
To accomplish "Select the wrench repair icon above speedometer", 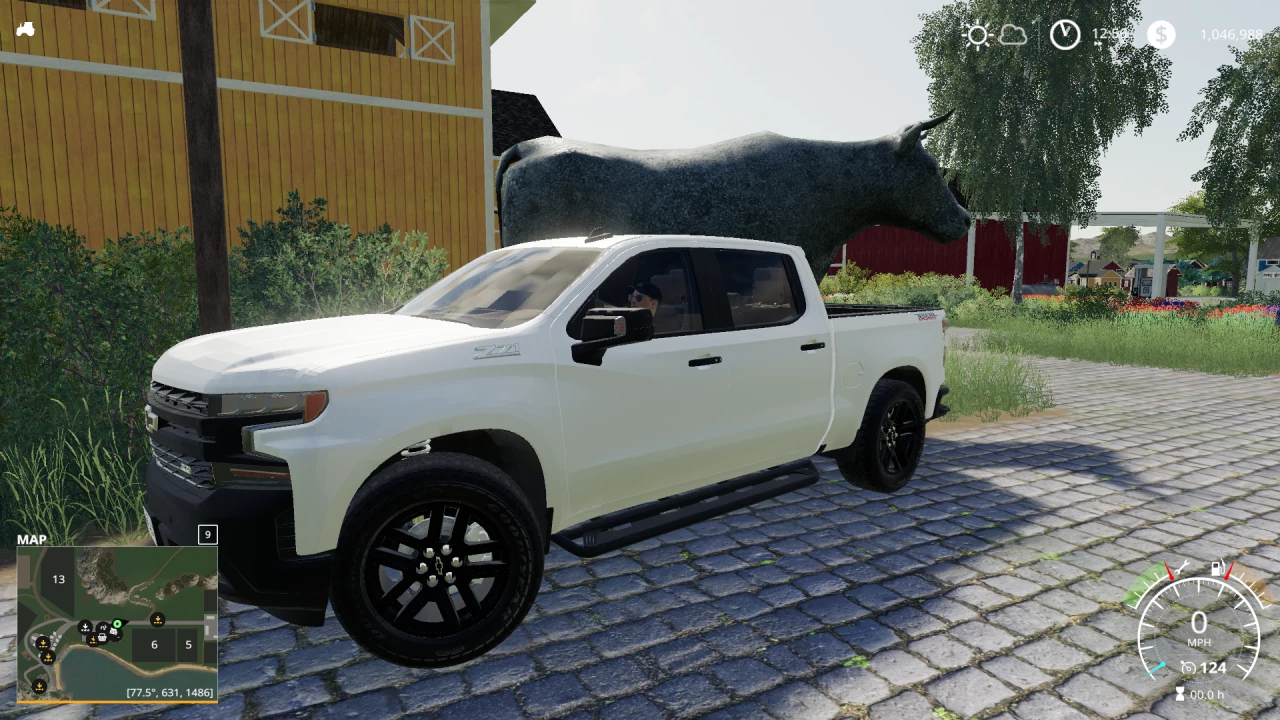I will click(x=1183, y=567).
